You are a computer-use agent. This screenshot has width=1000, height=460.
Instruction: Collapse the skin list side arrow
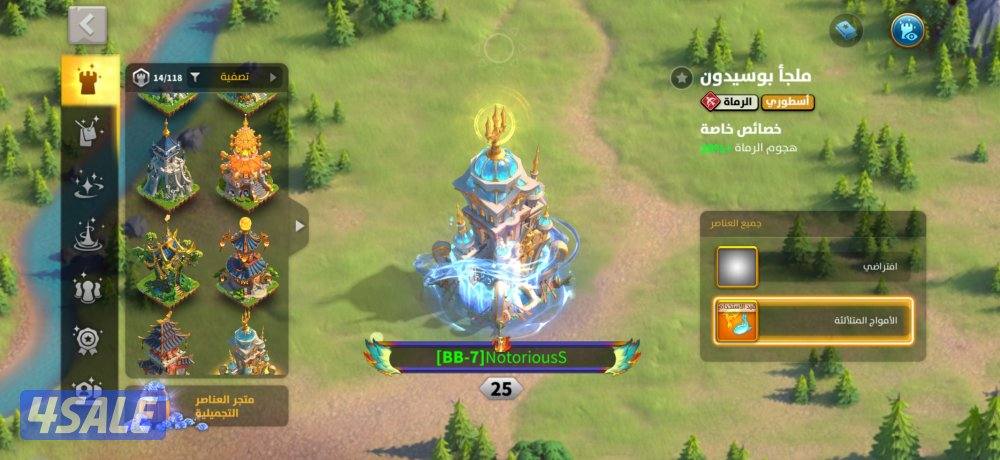click(299, 226)
